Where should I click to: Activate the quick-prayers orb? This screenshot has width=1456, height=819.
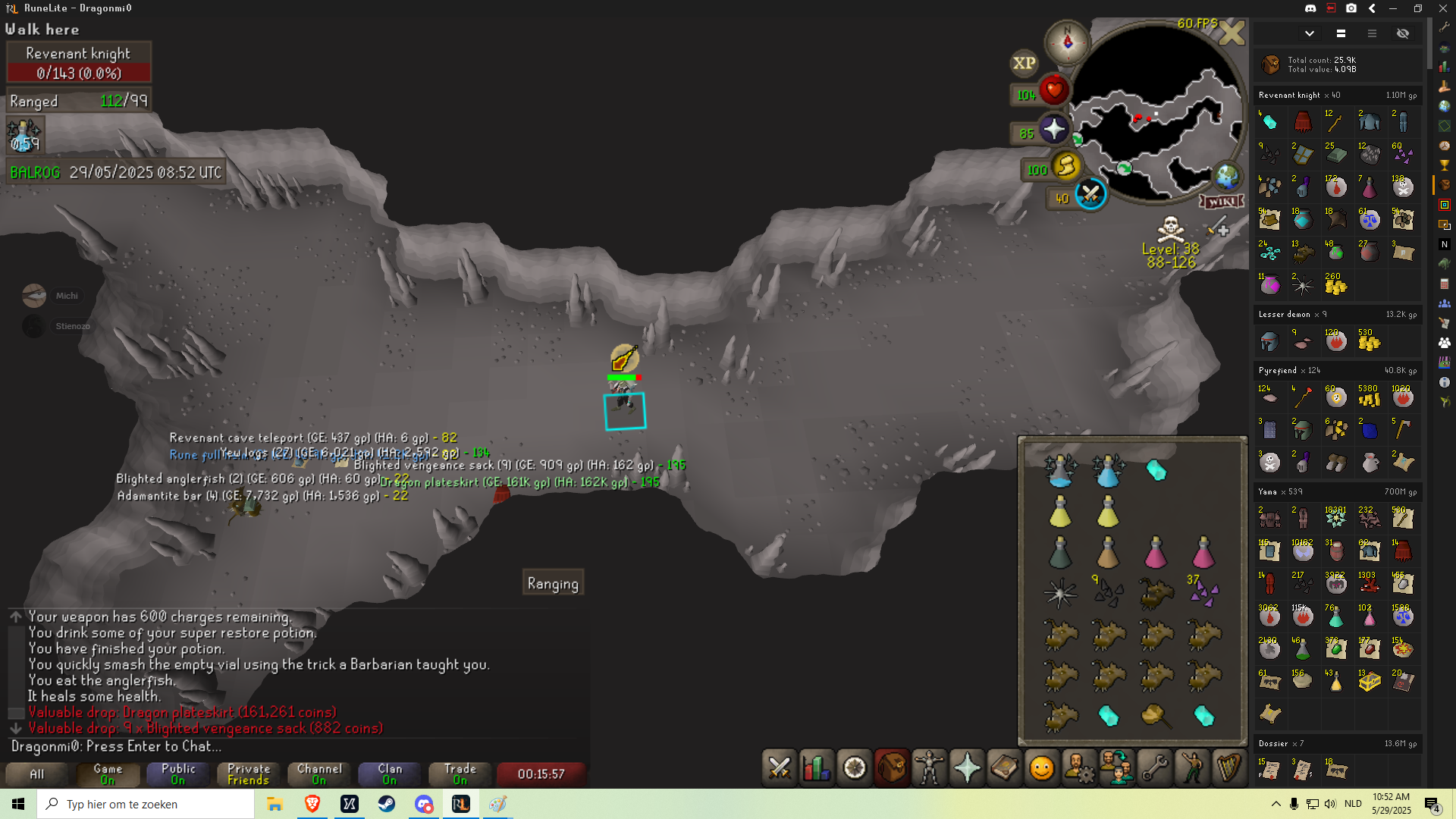pos(1054,130)
